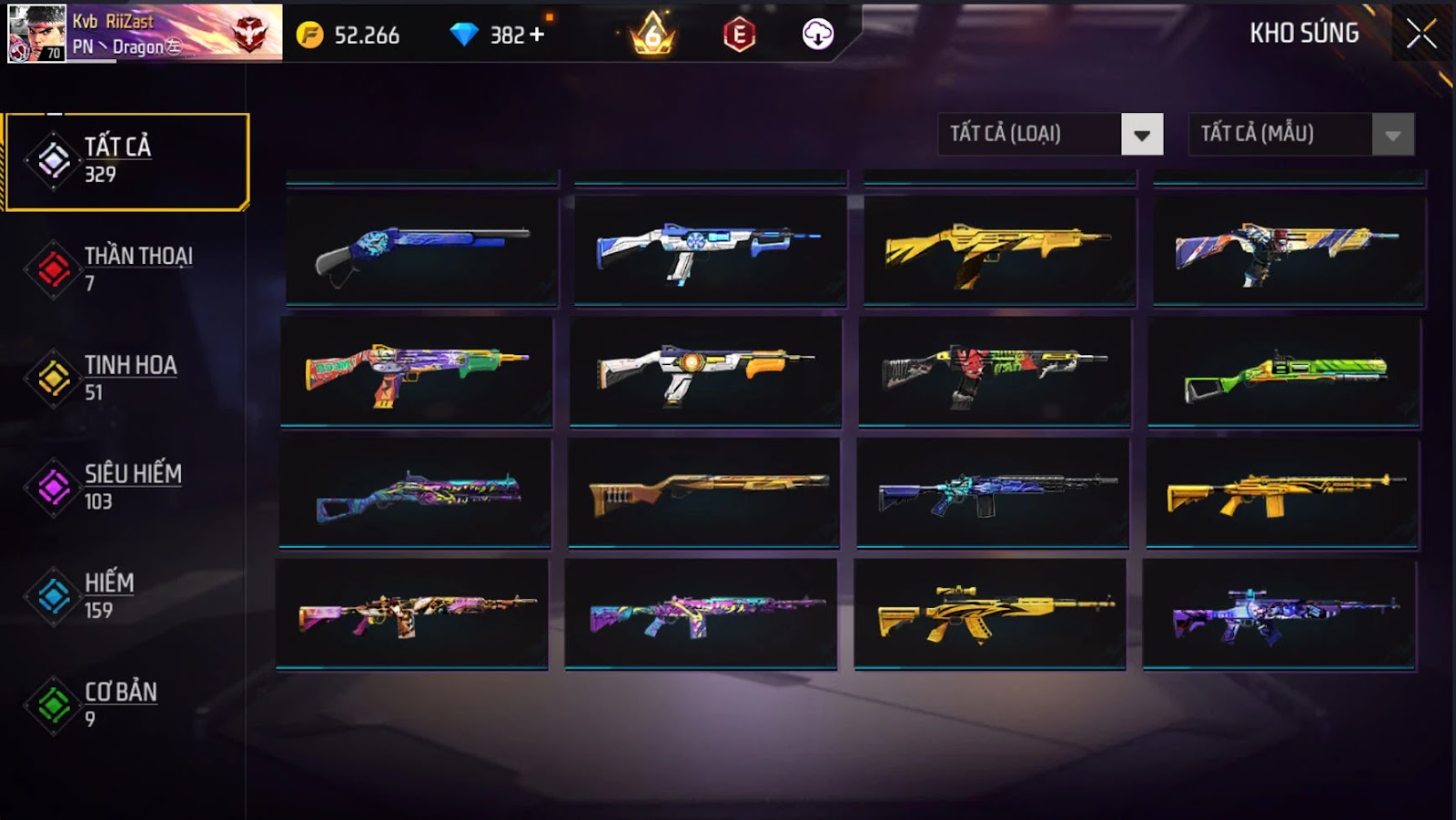Select the wooden gold long shotgun skin
This screenshot has width=1456, height=820.
(x=703, y=493)
